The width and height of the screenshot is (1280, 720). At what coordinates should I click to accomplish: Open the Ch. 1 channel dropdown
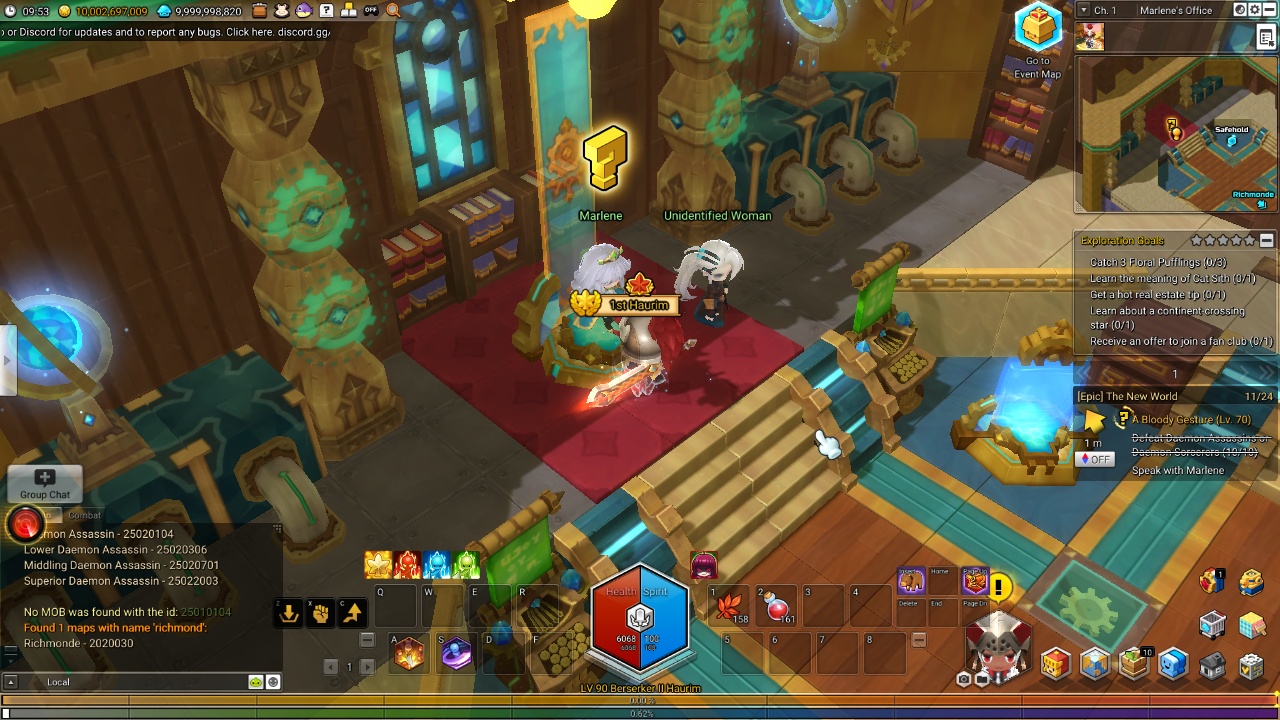click(1083, 9)
